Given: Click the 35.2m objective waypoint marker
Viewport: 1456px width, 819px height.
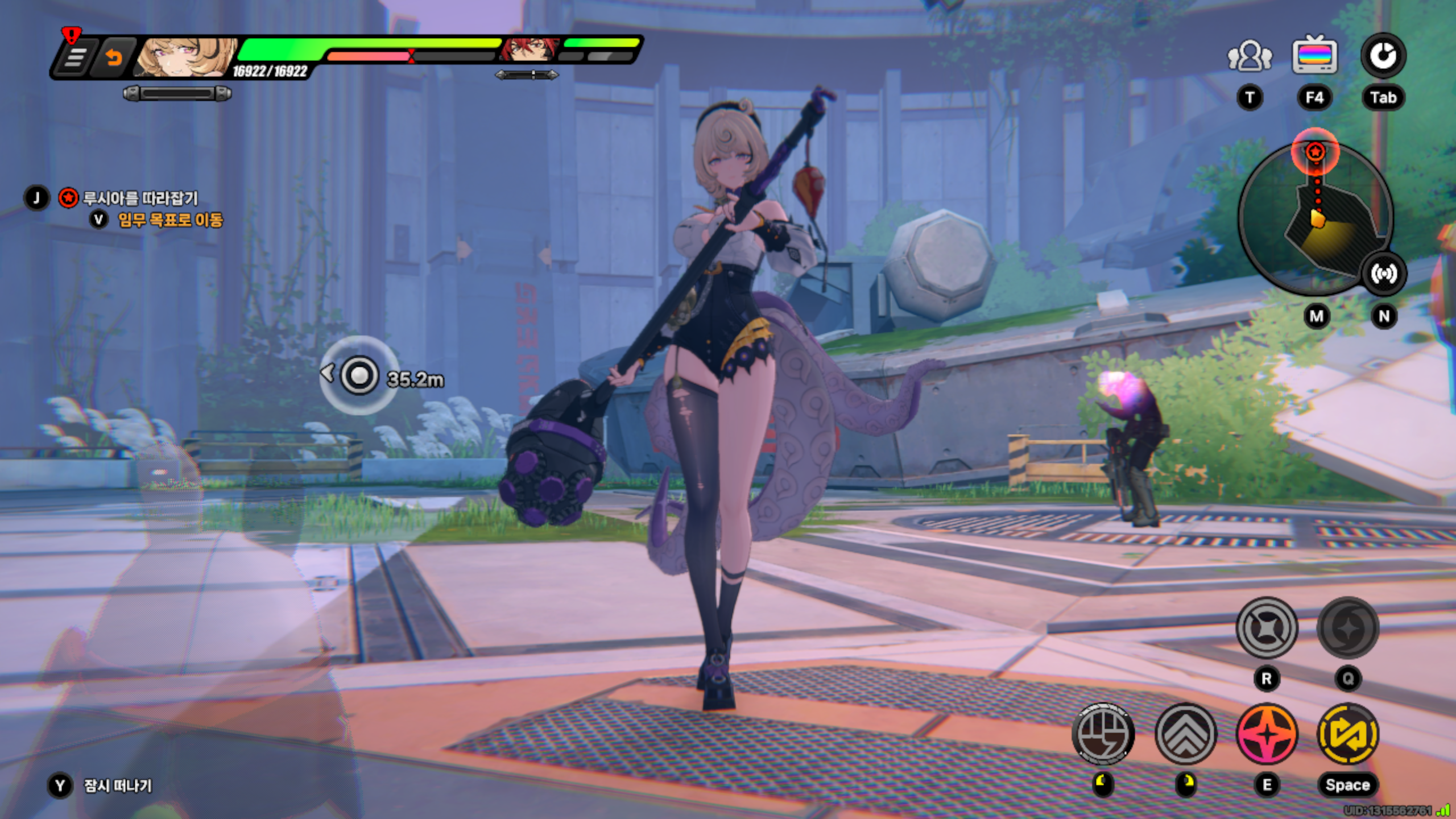Looking at the screenshot, I should click(x=359, y=375).
